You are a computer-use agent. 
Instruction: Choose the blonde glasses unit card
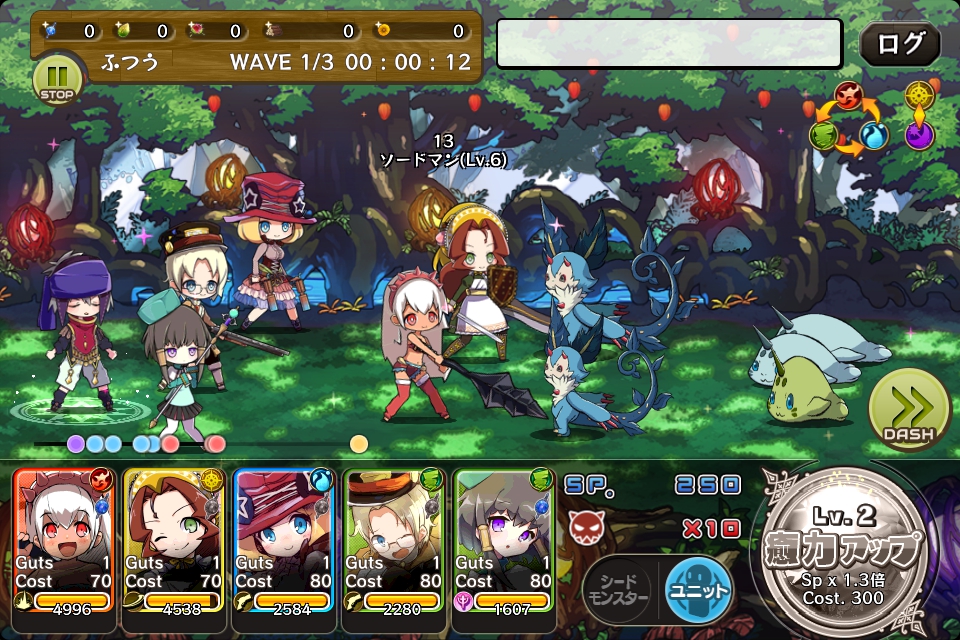(x=394, y=538)
